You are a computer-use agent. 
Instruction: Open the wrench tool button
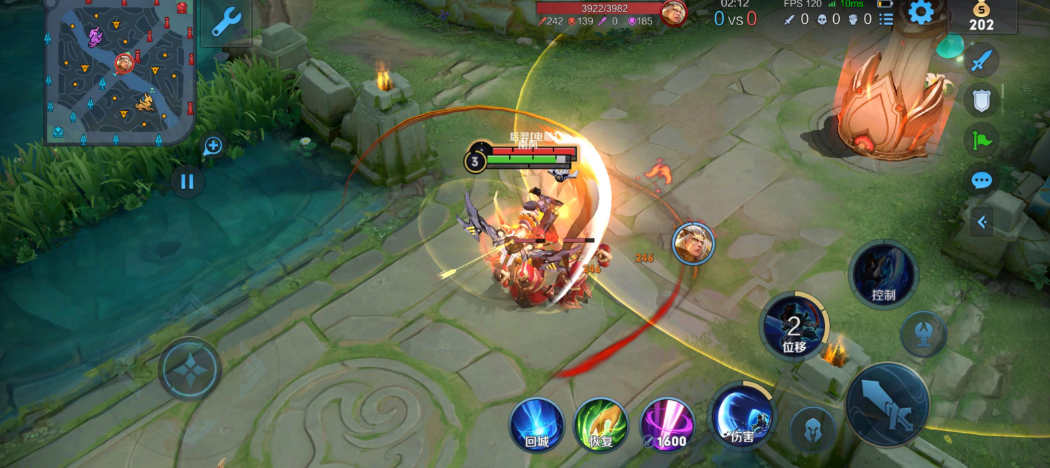(225, 22)
